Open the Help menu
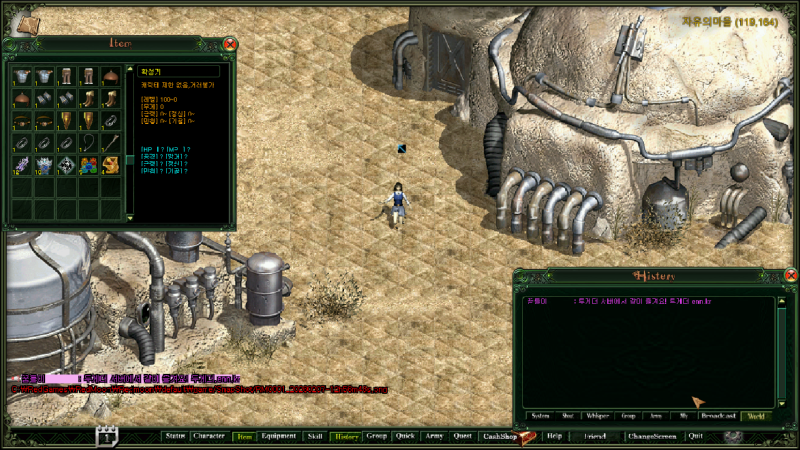Viewport: 800px width, 450px height. pyautogui.click(x=554, y=437)
